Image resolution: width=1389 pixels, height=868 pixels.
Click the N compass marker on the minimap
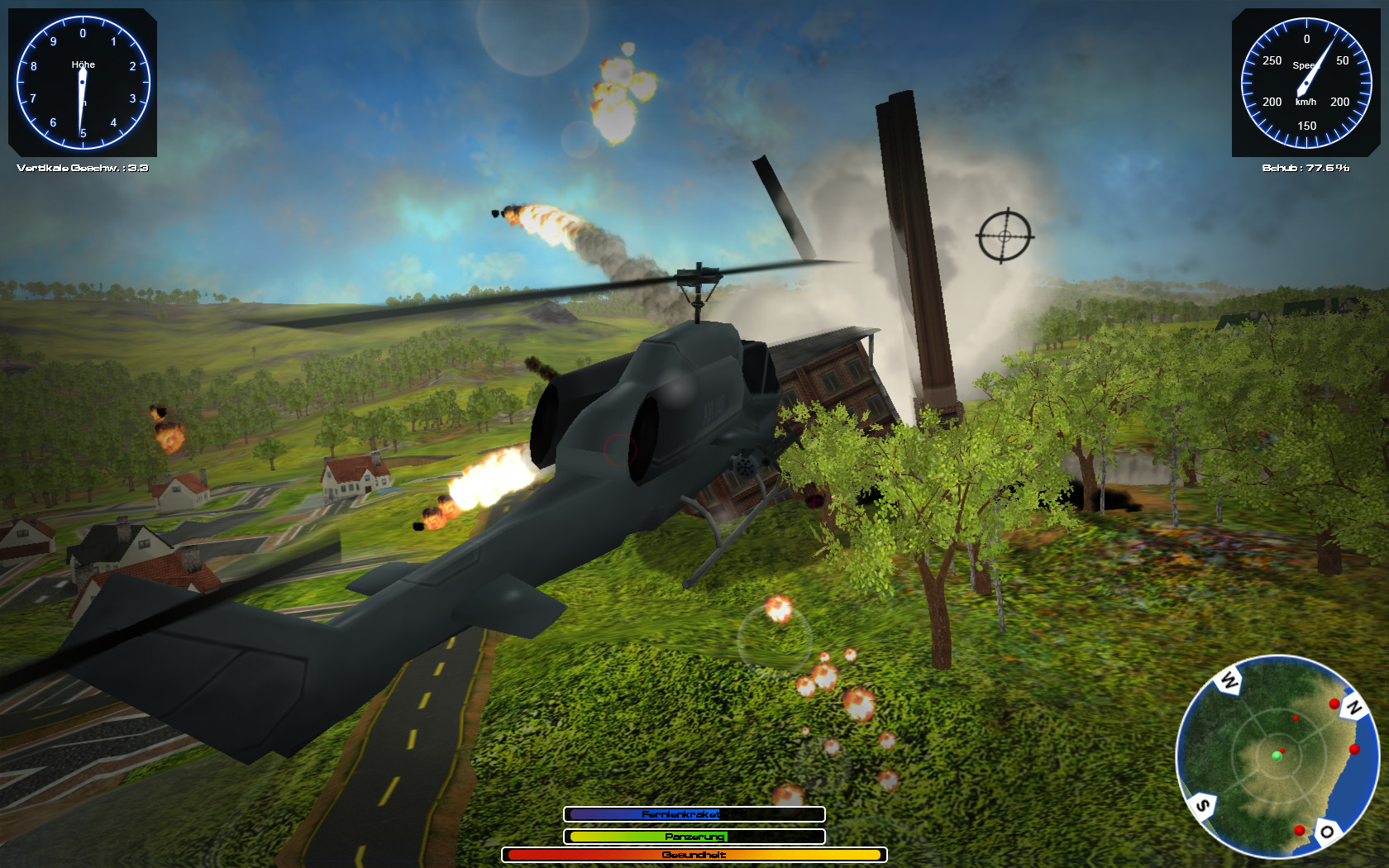[x=1355, y=707]
